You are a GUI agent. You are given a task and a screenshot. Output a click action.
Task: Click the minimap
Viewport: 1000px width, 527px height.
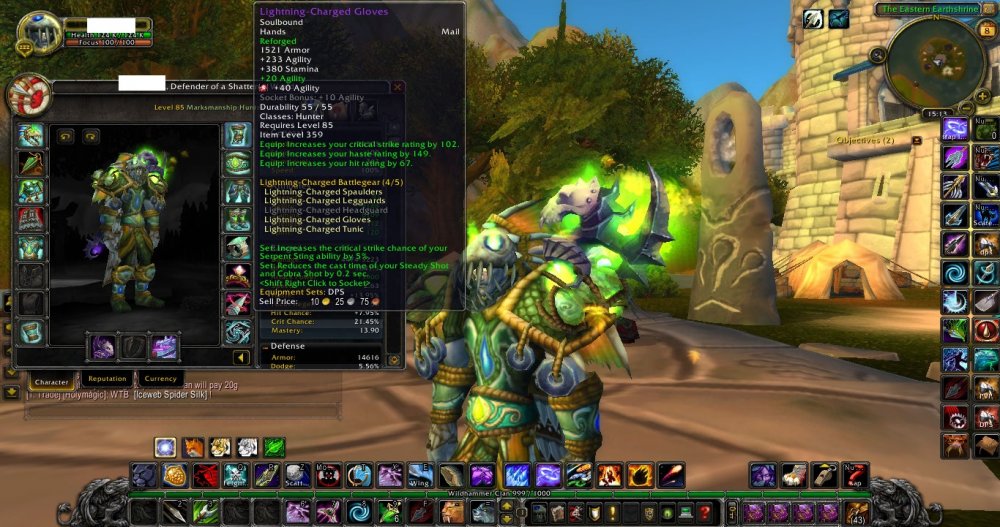(937, 62)
